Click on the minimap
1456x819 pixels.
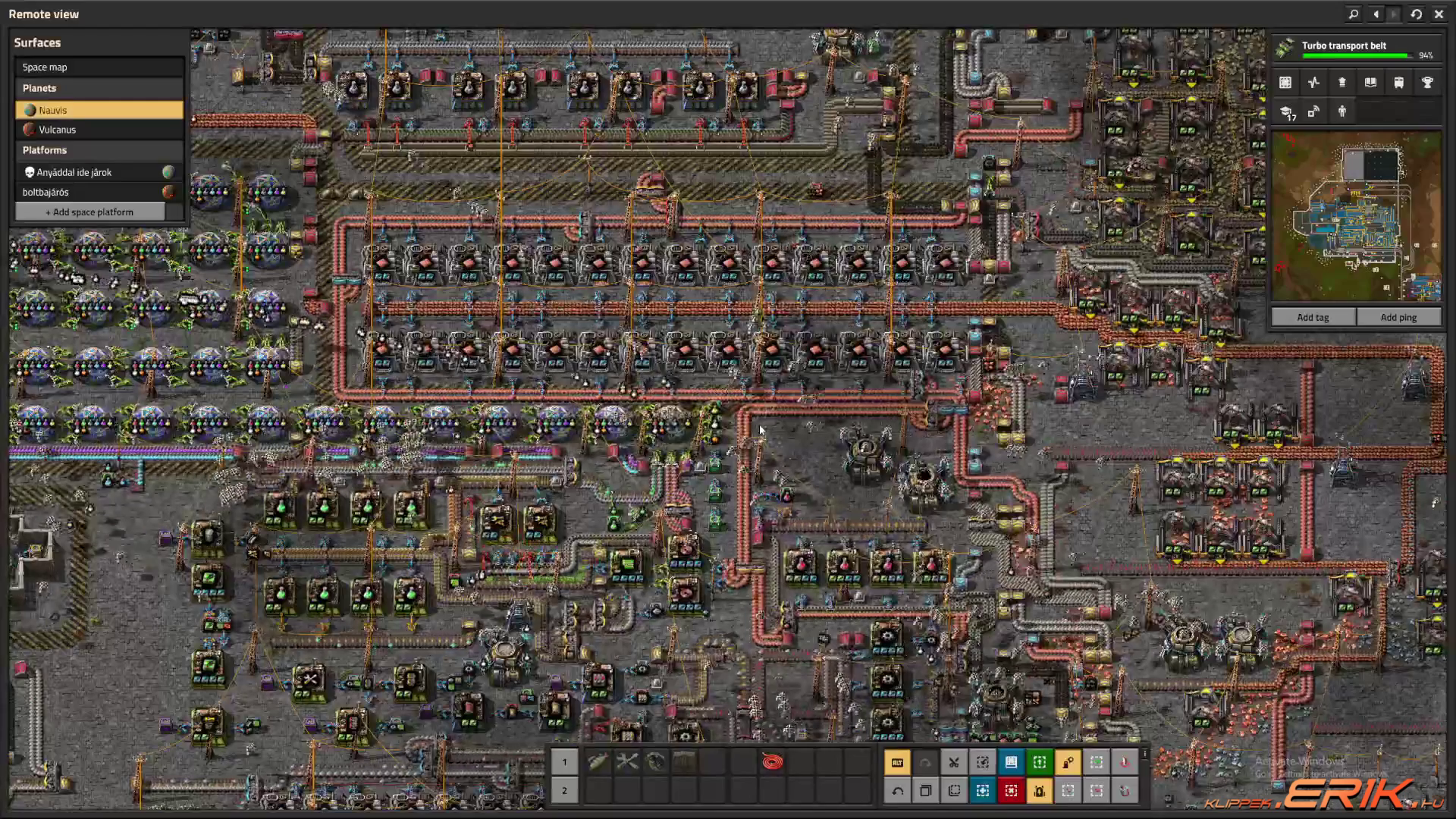[1356, 216]
